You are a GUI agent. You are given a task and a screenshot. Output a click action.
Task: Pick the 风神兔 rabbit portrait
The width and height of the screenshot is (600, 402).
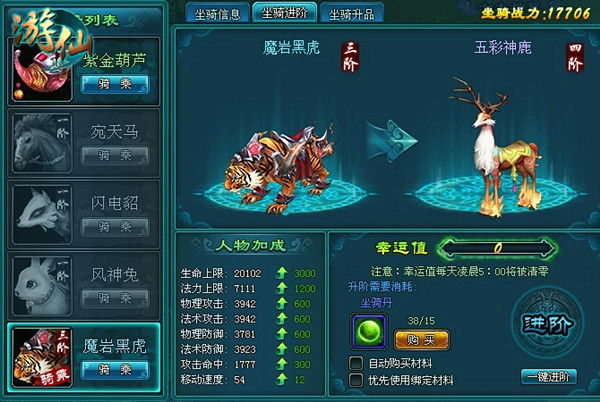40,283
